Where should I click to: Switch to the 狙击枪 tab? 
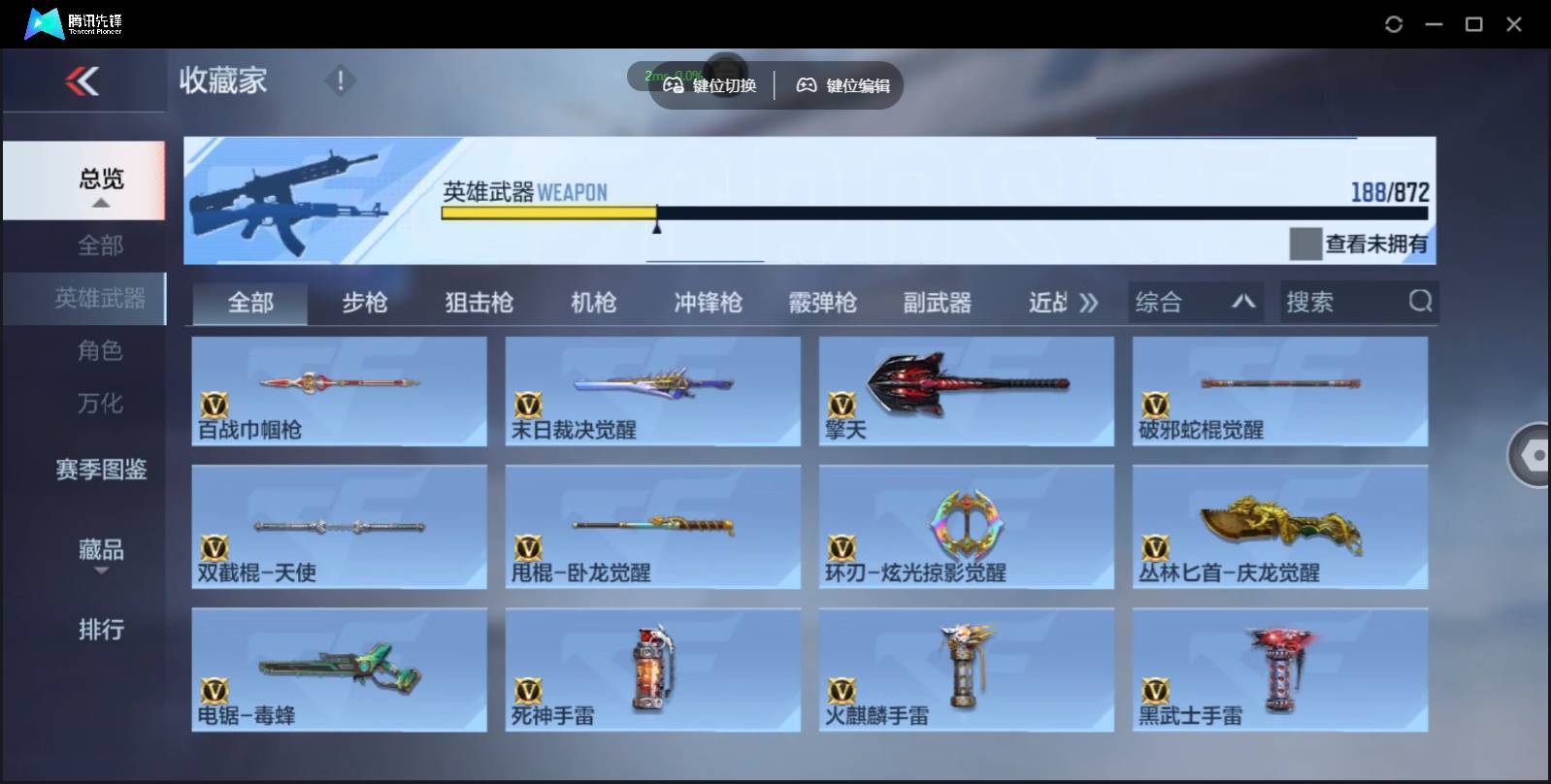479,303
